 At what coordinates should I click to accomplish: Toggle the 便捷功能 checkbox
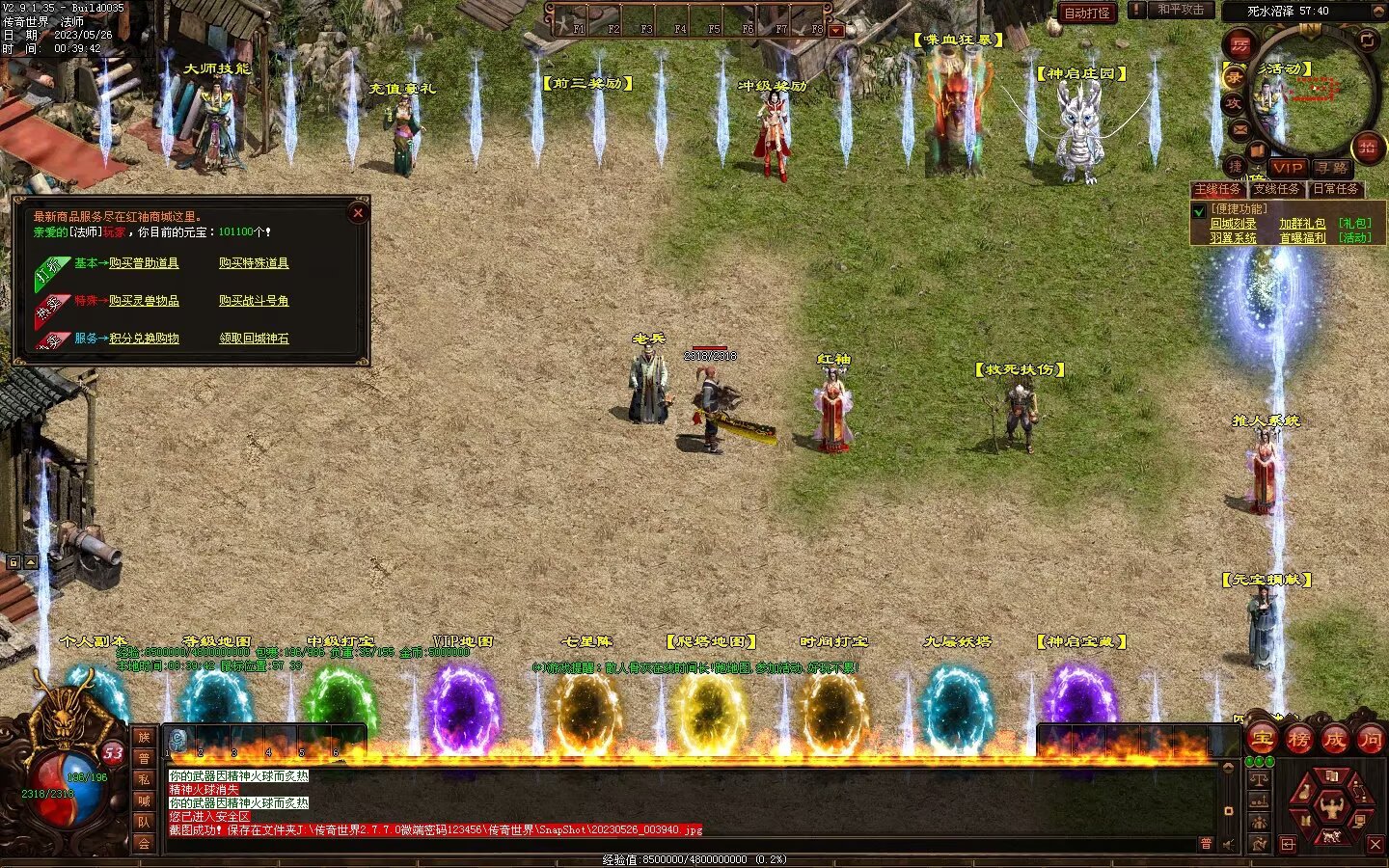1199,210
